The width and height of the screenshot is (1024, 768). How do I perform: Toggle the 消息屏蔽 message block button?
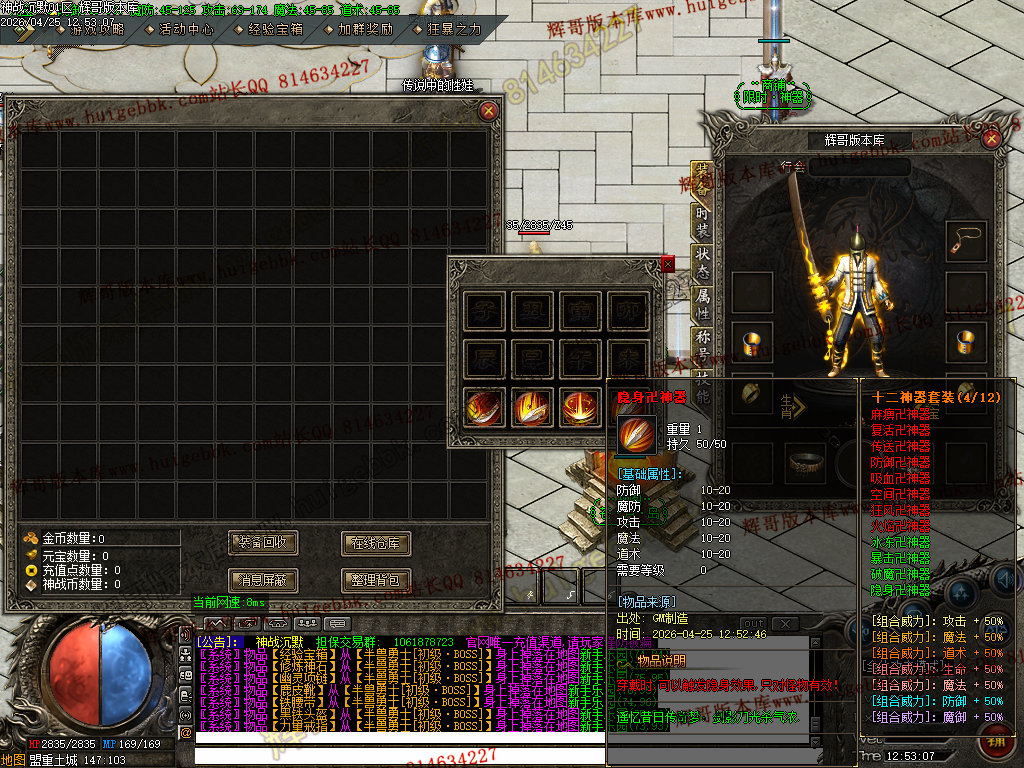click(x=263, y=579)
